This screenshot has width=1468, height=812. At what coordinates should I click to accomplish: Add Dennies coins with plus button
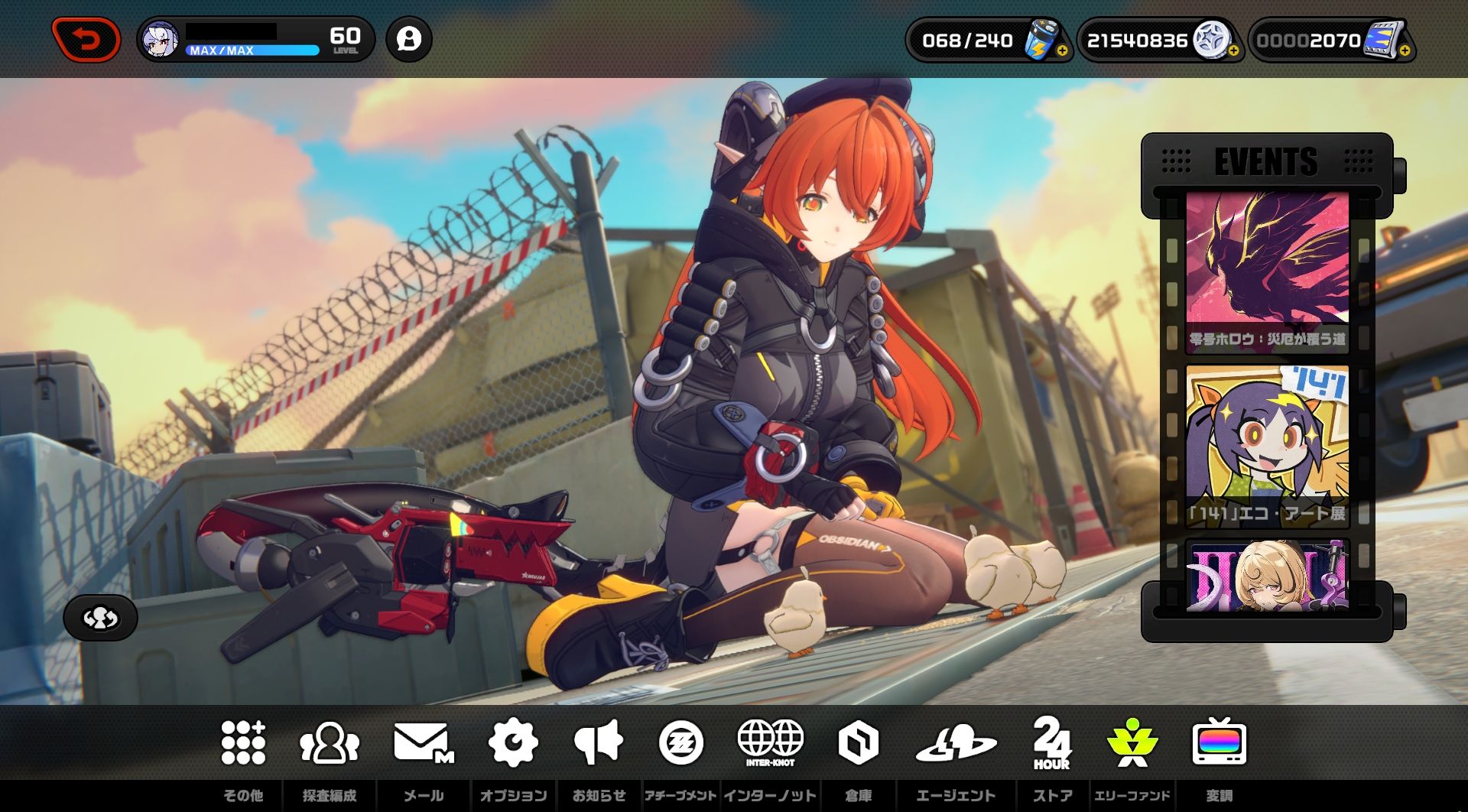pos(1233,51)
